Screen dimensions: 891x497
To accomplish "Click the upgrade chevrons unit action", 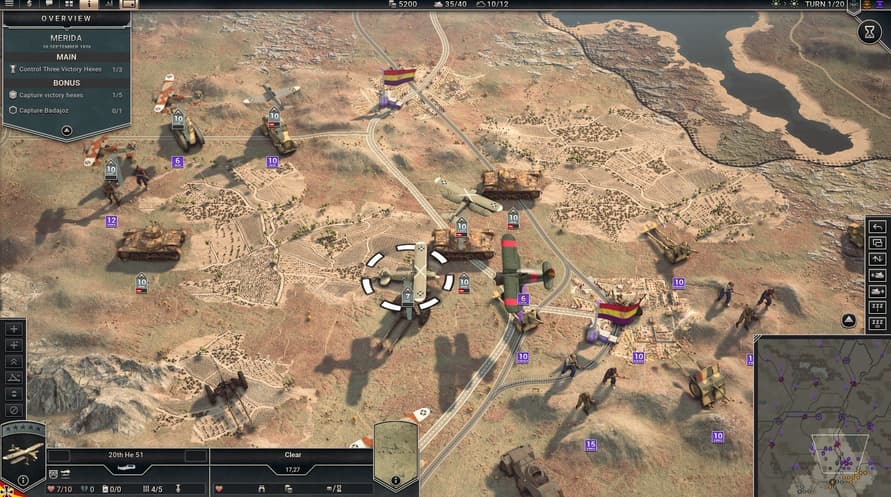I will click(x=14, y=361).
